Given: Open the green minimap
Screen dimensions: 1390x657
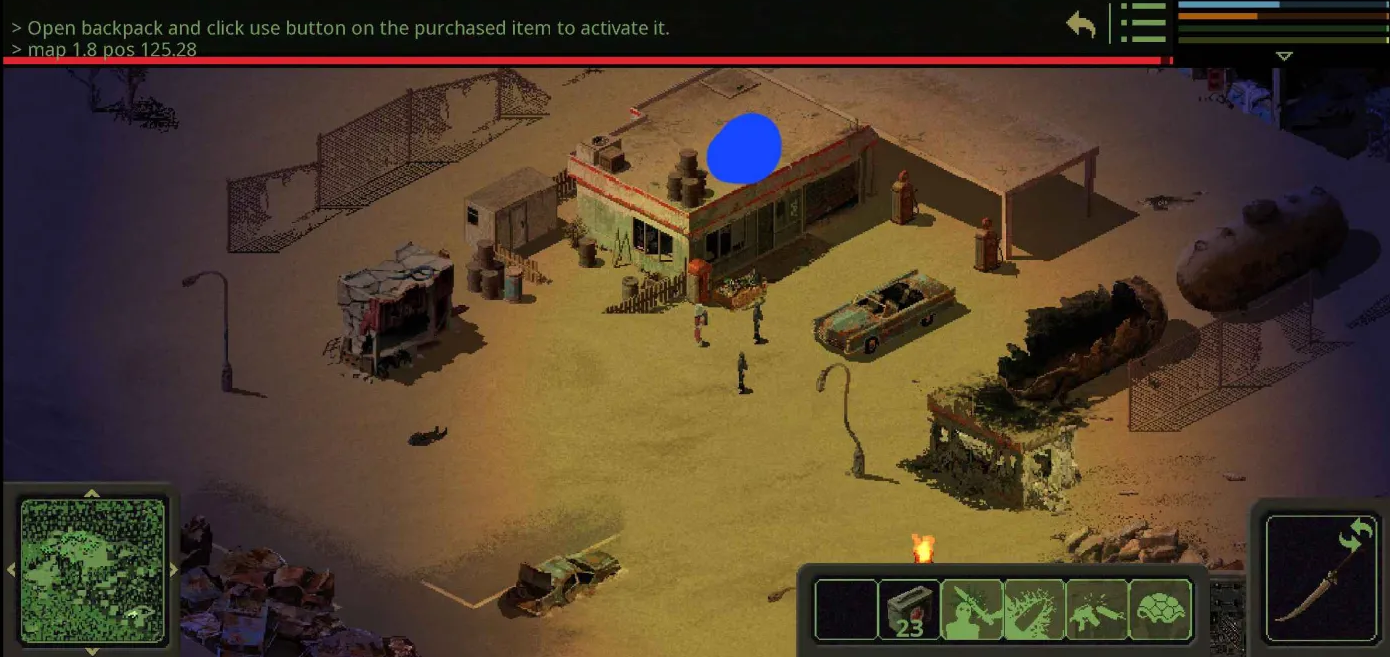Looking at the screenshot, I should click(92, 570).
